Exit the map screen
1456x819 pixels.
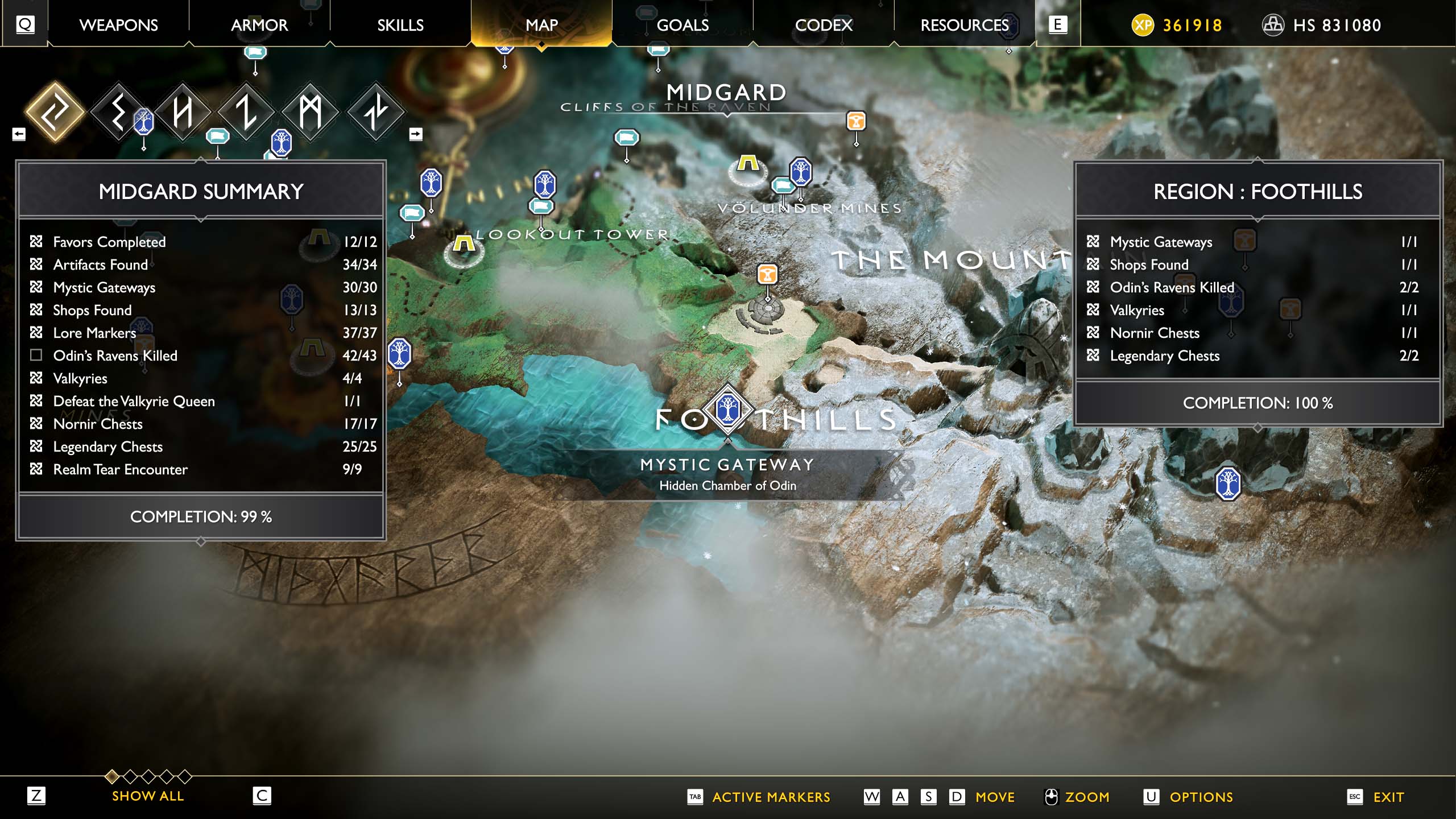(1388, 797)
